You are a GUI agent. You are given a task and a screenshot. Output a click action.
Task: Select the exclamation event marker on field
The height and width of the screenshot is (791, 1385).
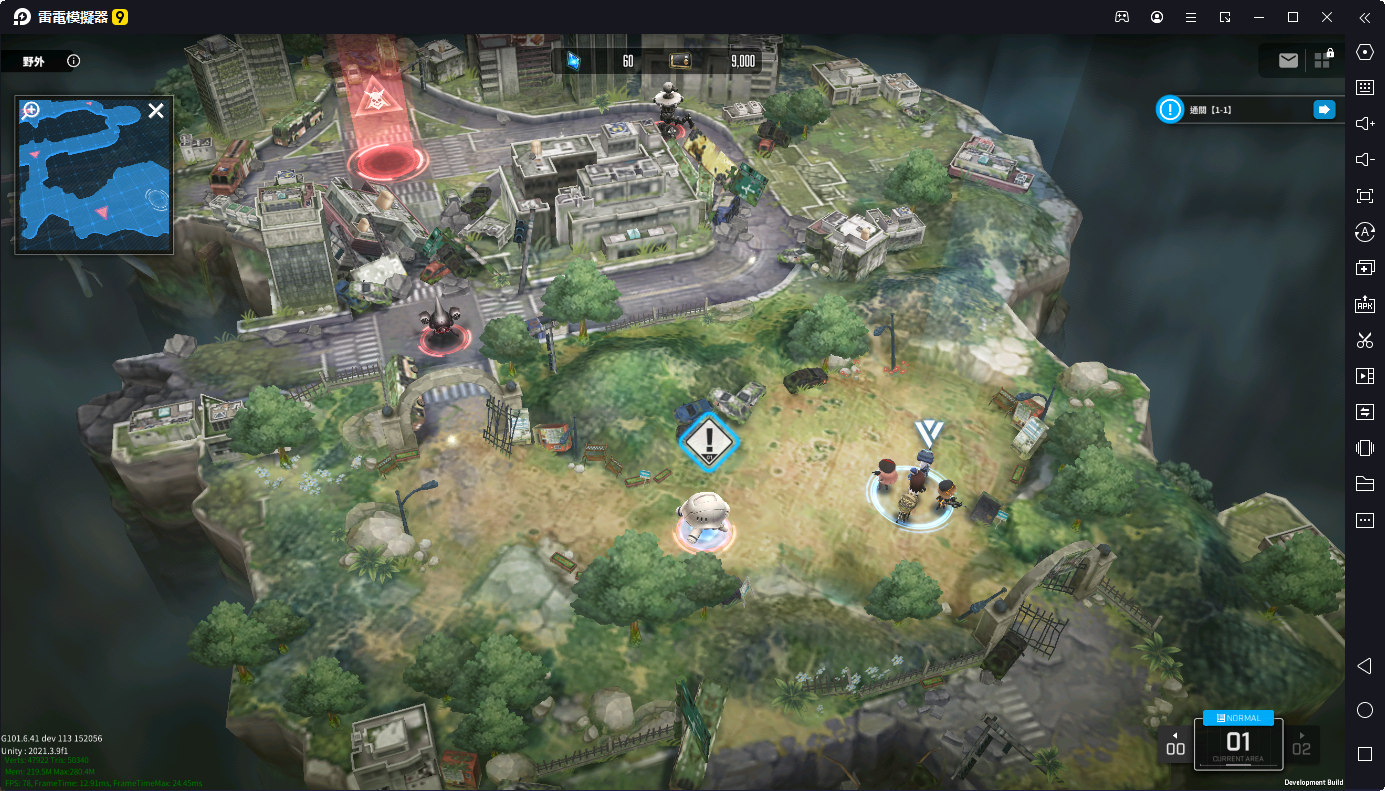(709, 439)
